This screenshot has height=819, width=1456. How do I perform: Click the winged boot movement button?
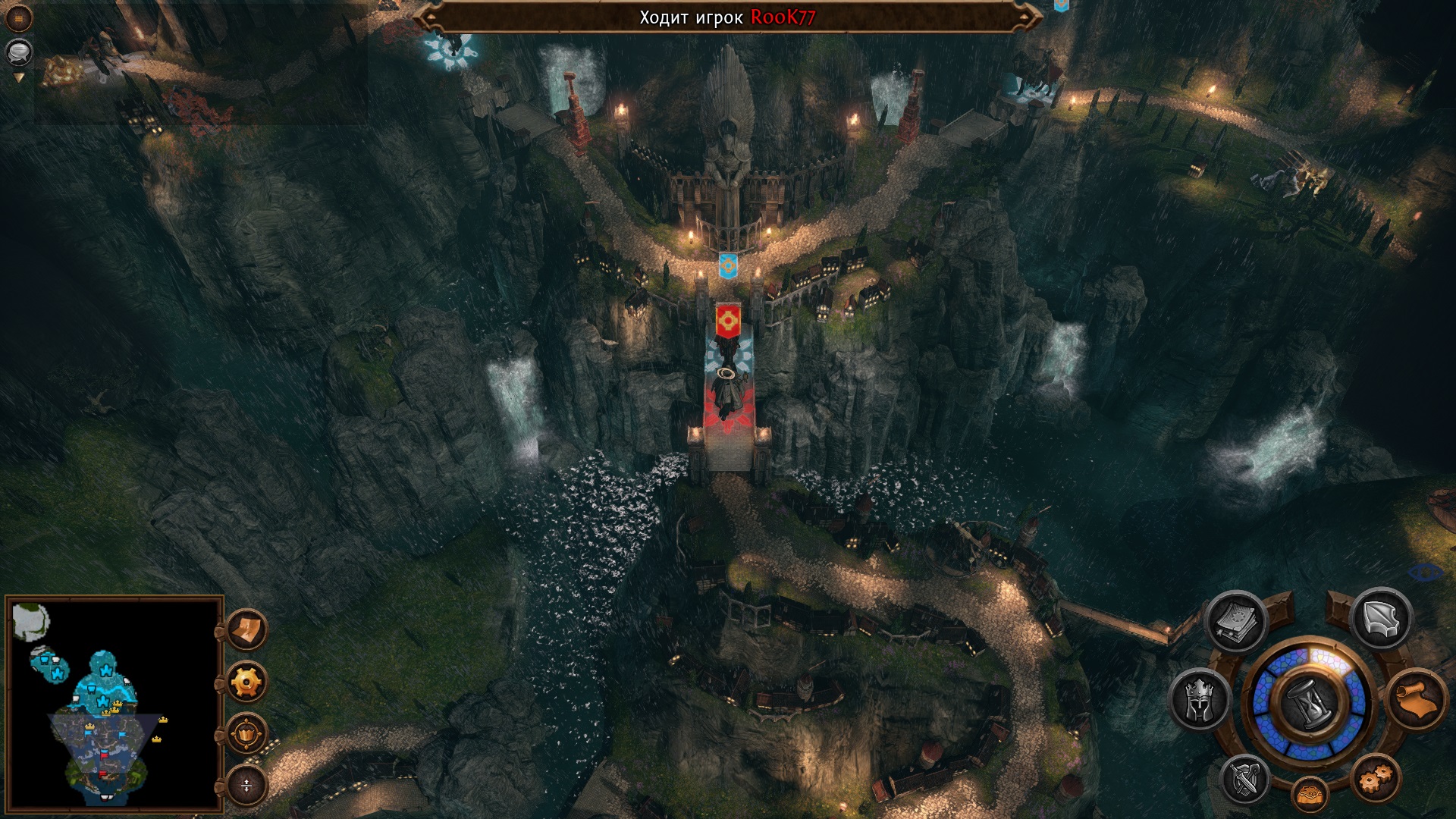click(1380, 619)
